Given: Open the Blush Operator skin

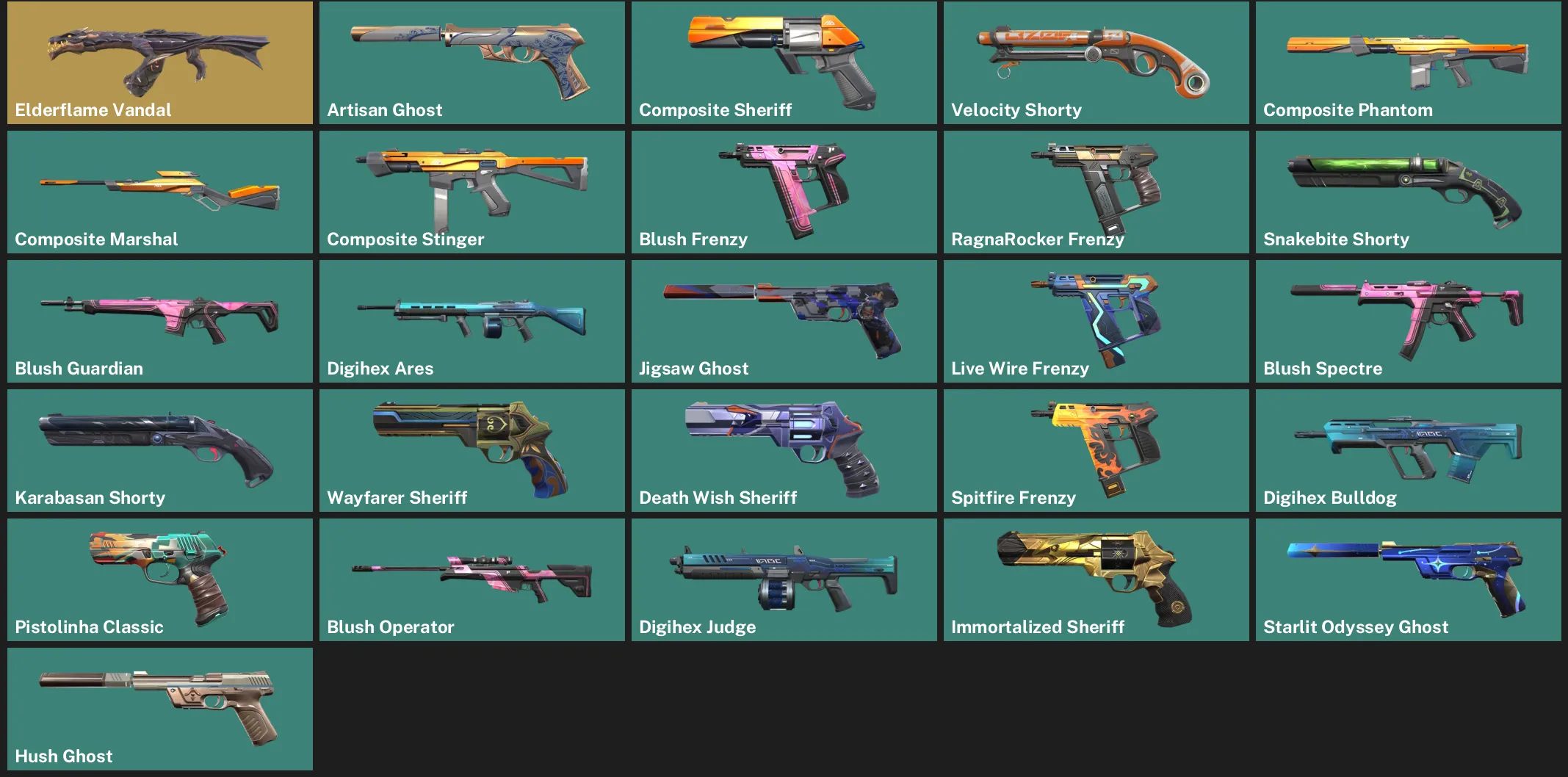Looking at the screenshot, I should (470, 579).
